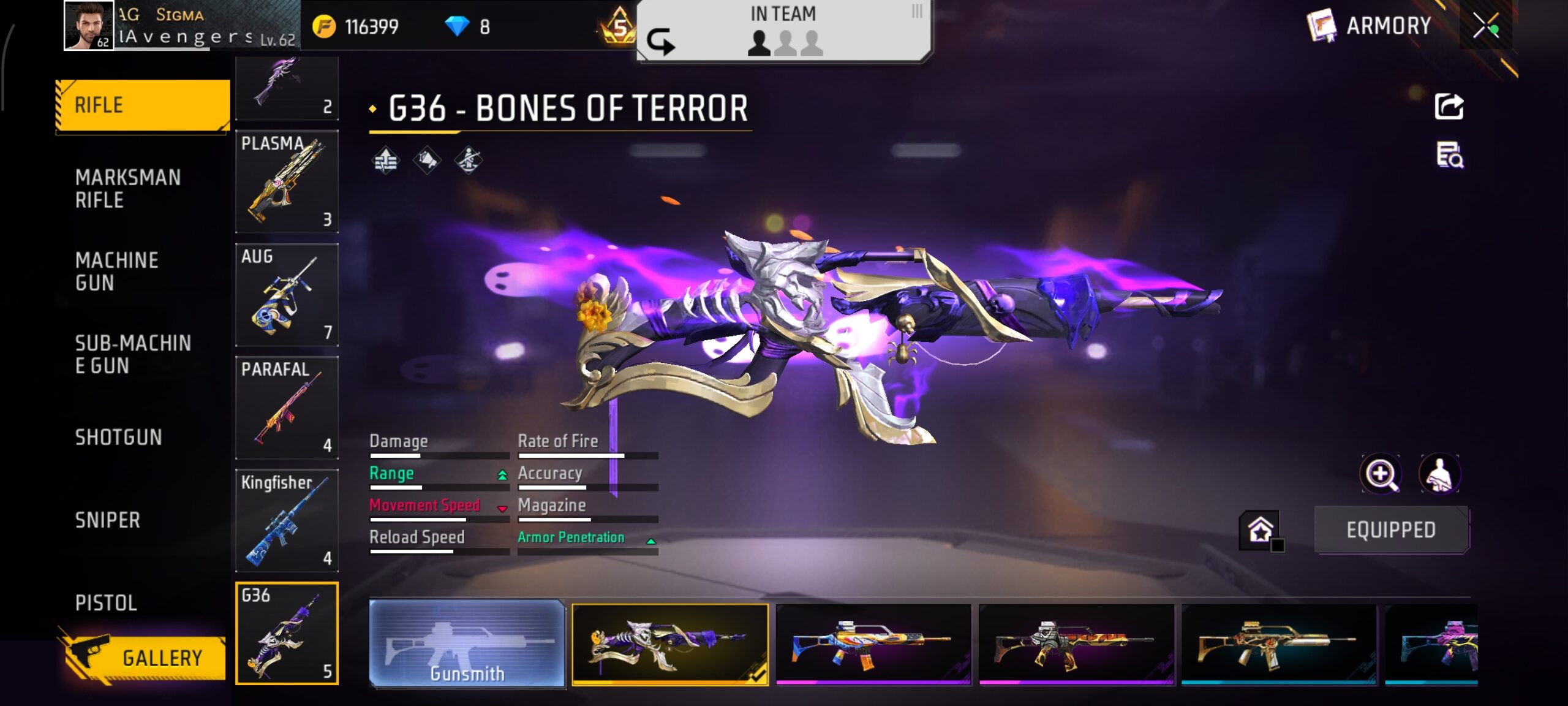This screenshot has width=1568, height=706.
Task: Open the Gunsmith panel
Action: (467, 643)
